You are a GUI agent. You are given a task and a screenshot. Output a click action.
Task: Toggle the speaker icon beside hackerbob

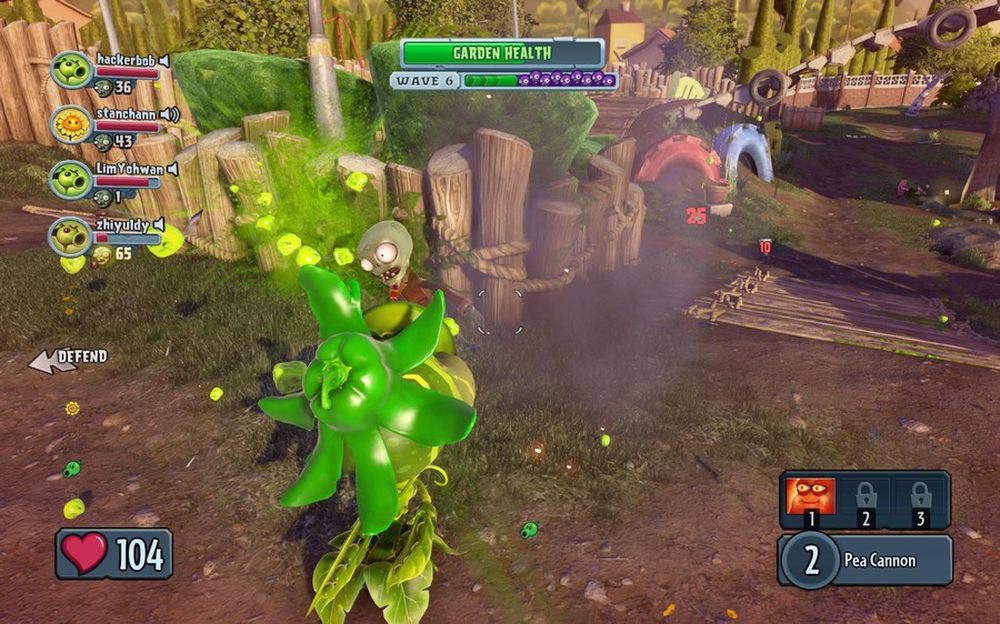[165, 60]
